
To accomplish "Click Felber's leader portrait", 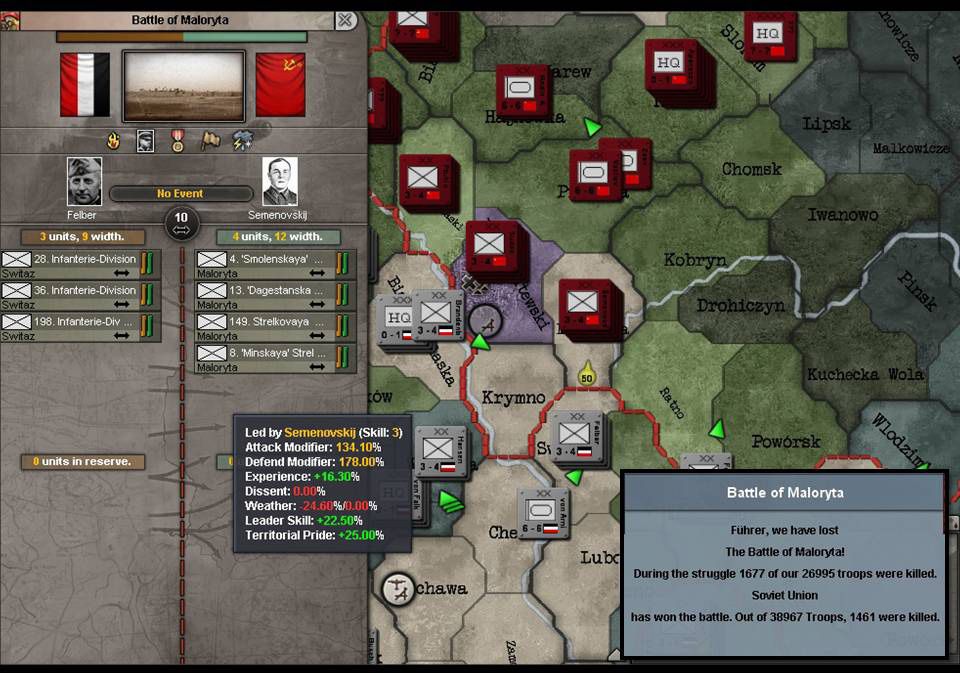I will coord(84,180).
